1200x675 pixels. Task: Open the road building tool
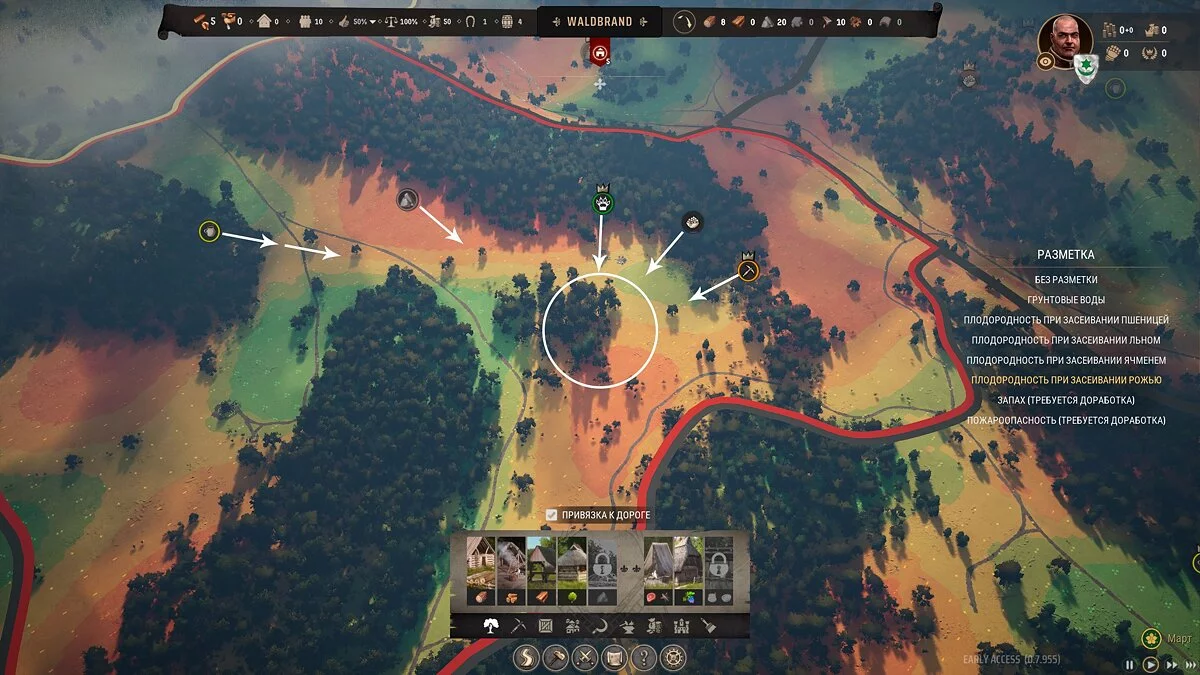527,658
